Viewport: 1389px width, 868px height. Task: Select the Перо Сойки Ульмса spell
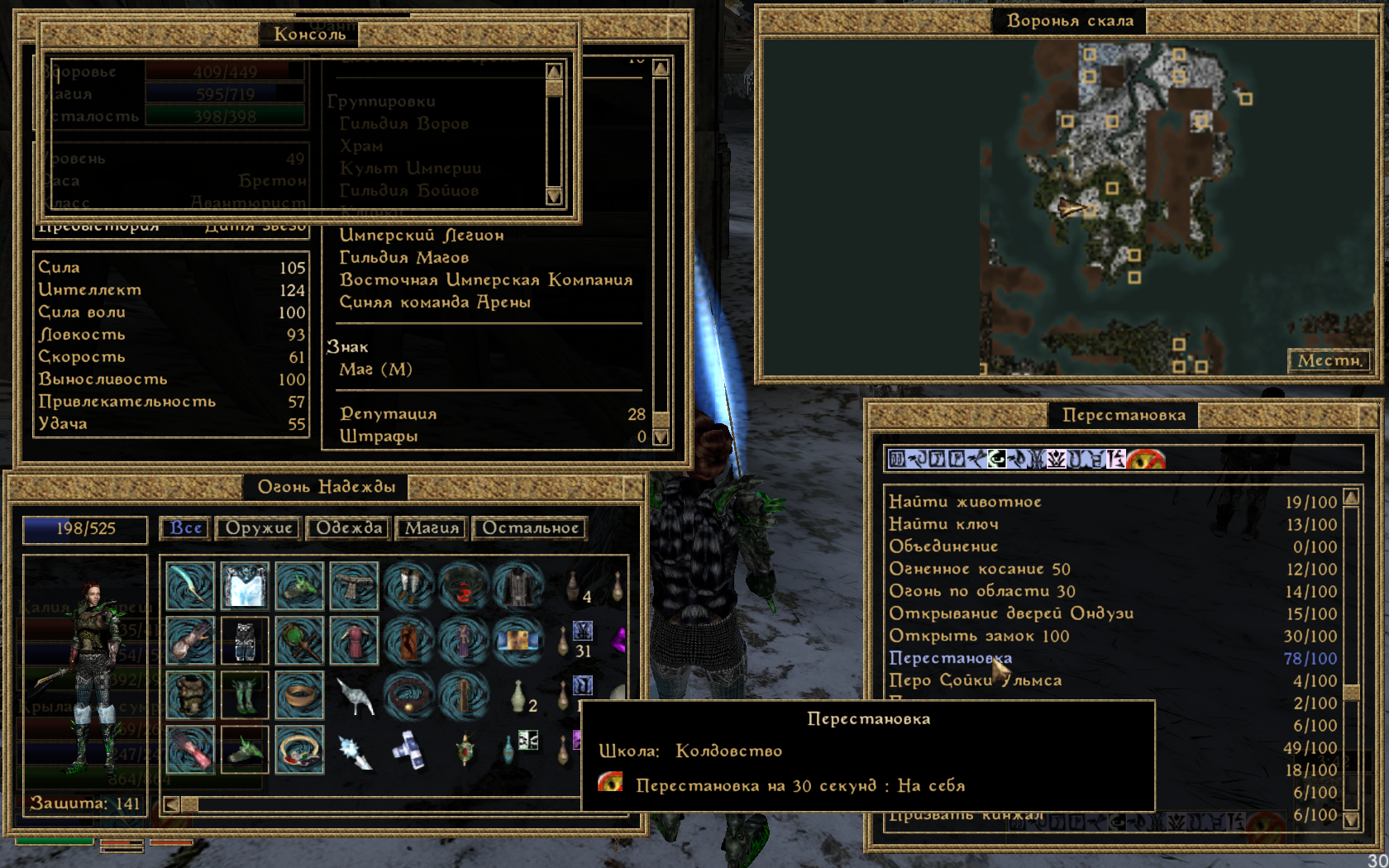pos(975,680)
